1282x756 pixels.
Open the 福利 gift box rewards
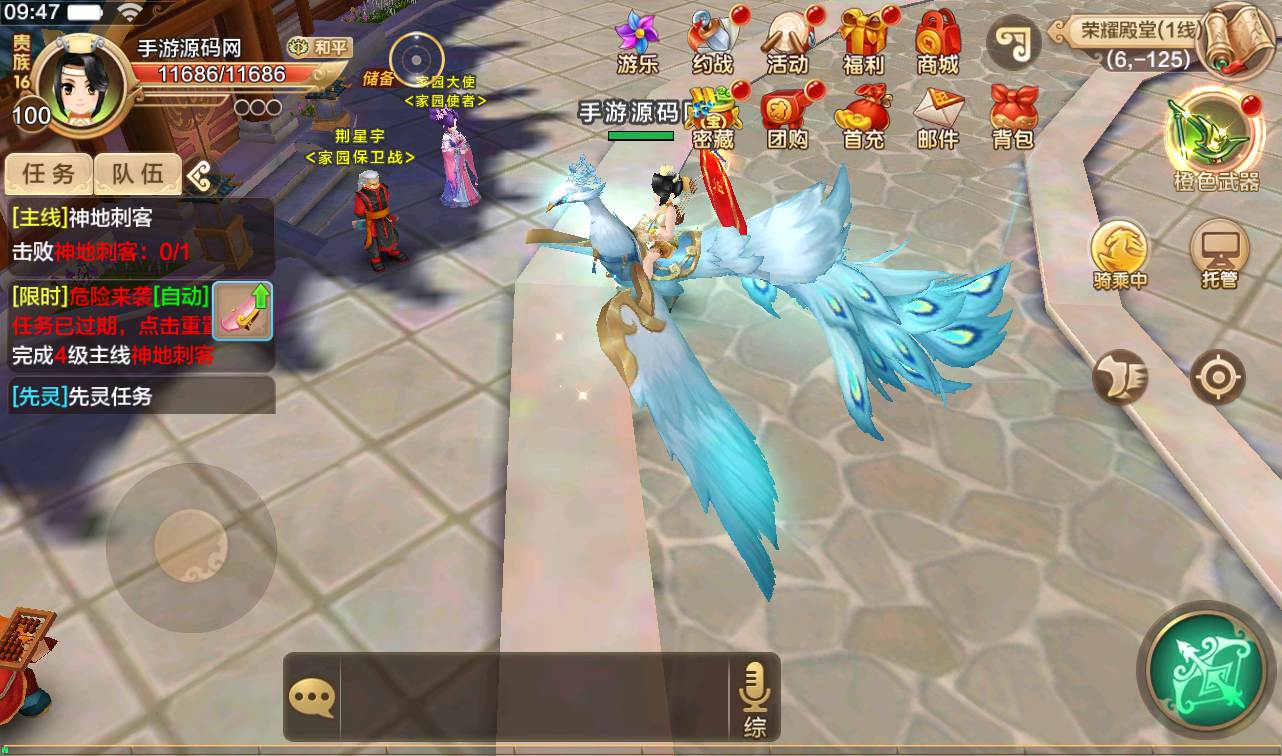point(863,40)
